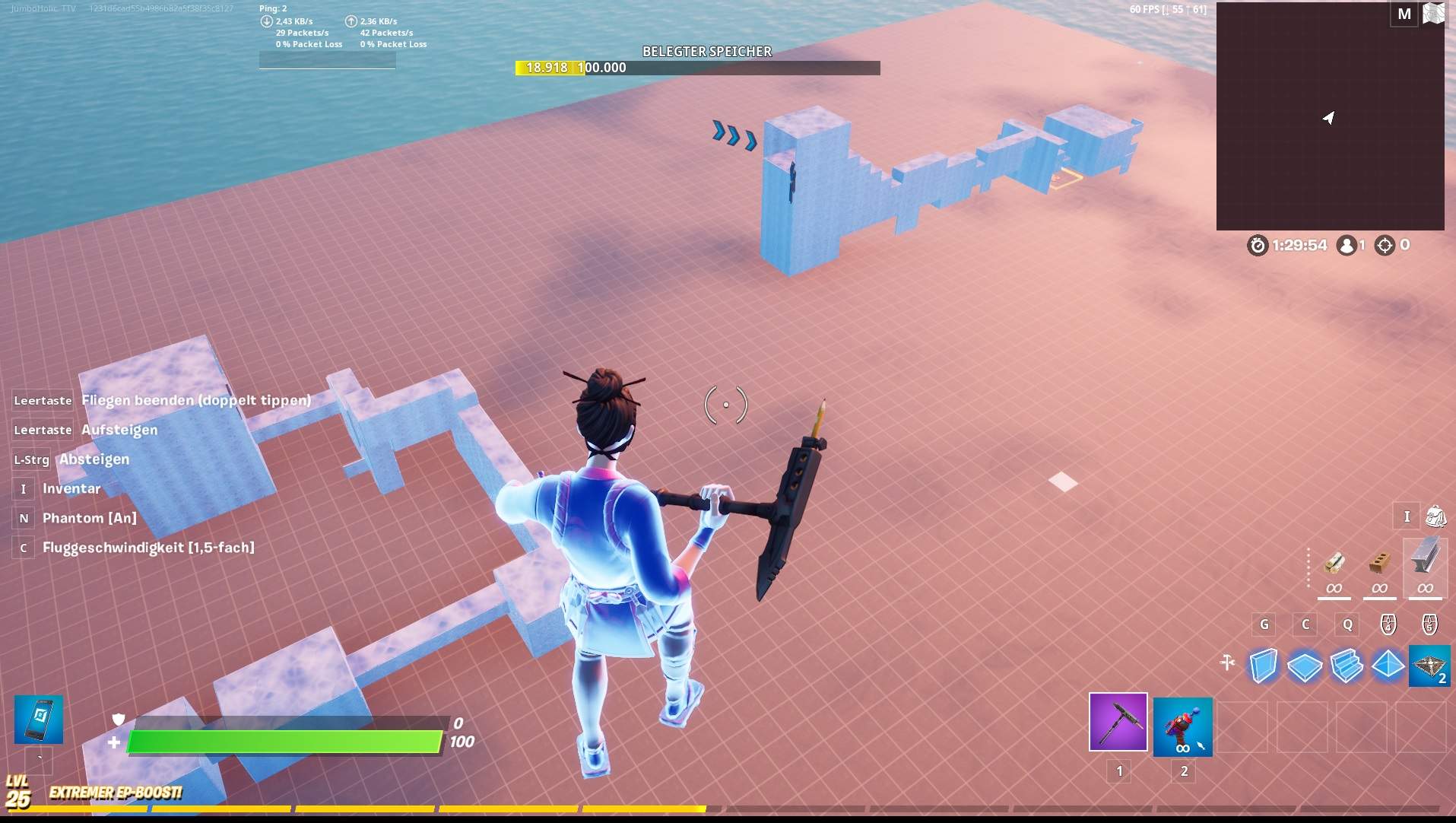
Task: Select the floor build piece
Action: (1305, 665)
